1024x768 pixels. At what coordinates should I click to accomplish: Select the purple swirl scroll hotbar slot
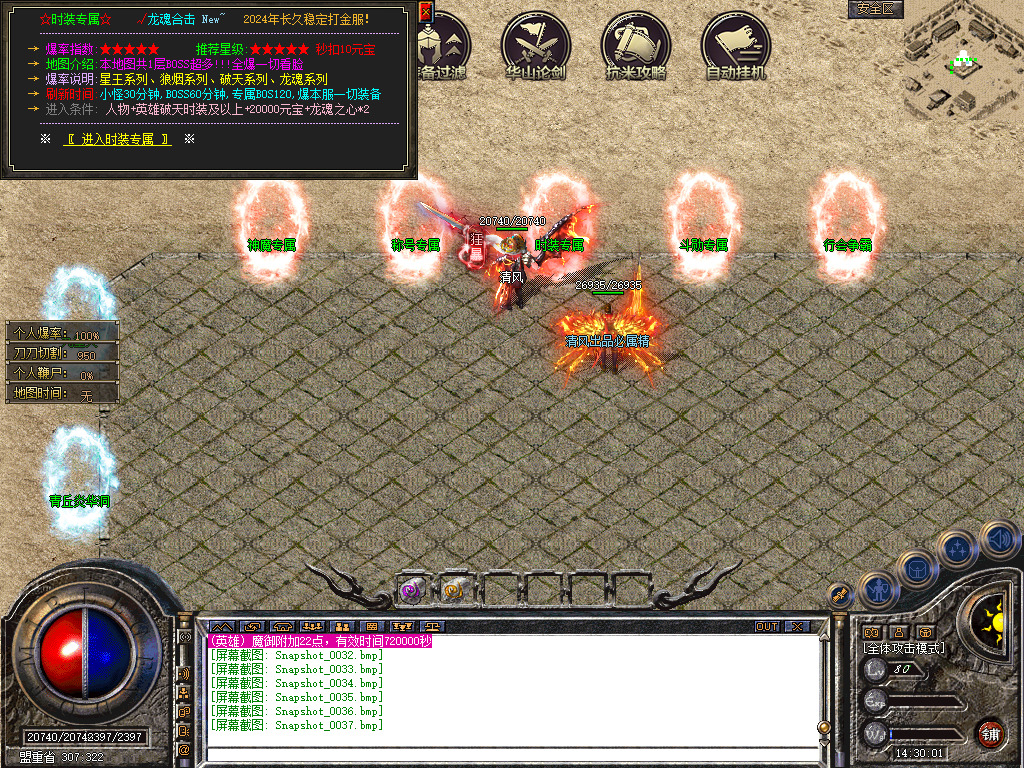(411, 590)
